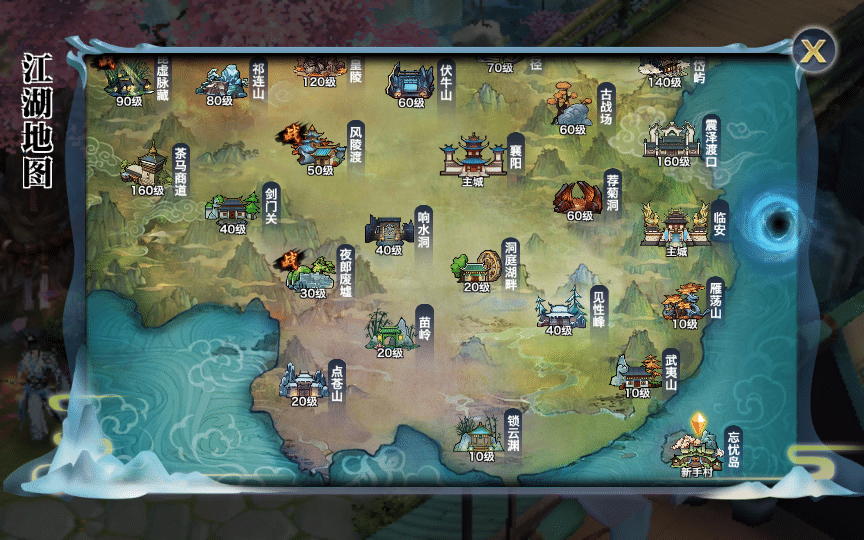Choose 点苍山 level 20 mountain
Image resolution: width=864 pixels, height=540 pixels.
click(x=303, y=381)
